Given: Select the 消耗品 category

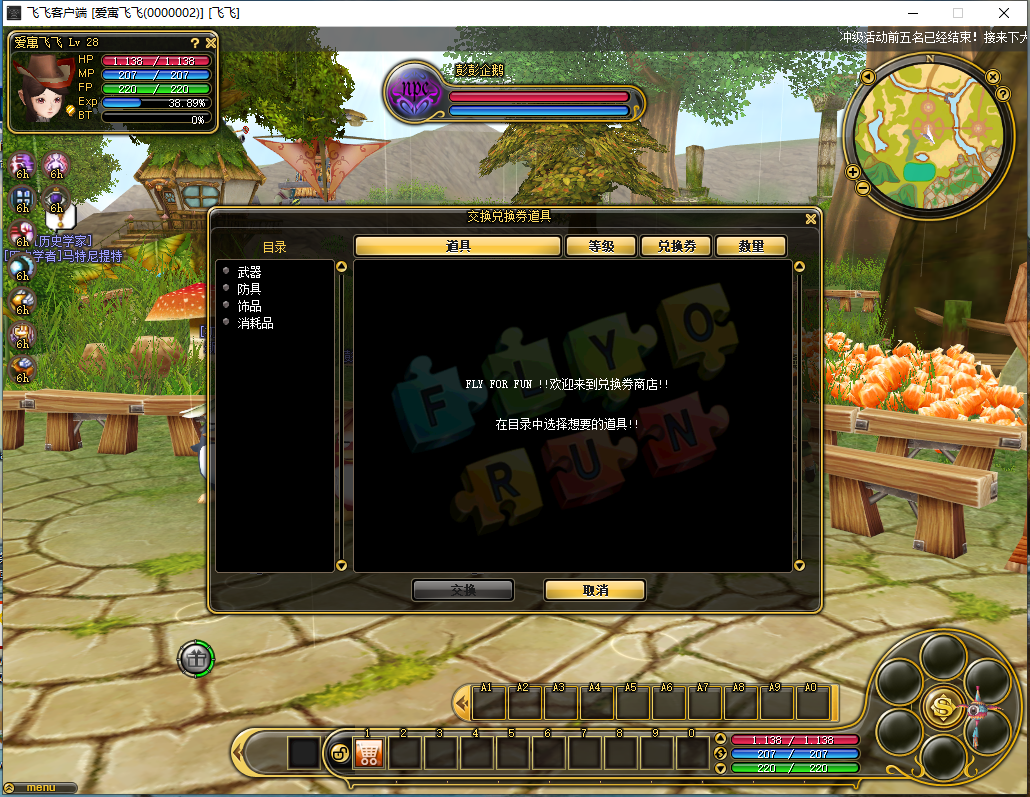Looking at the screenshot, I should point(255,323).
